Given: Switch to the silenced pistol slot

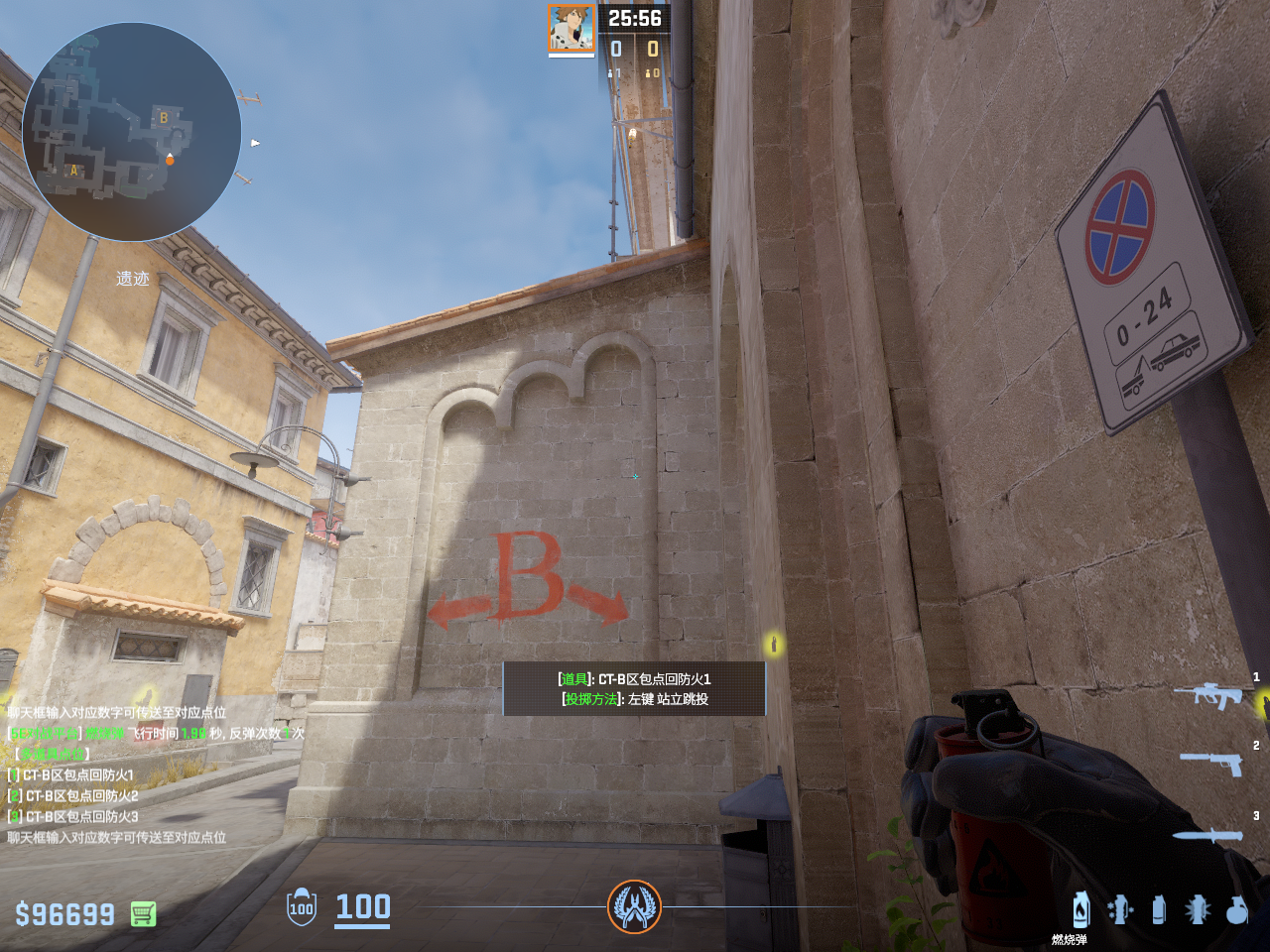Looking at the screenshot, I should point(1211,762).
